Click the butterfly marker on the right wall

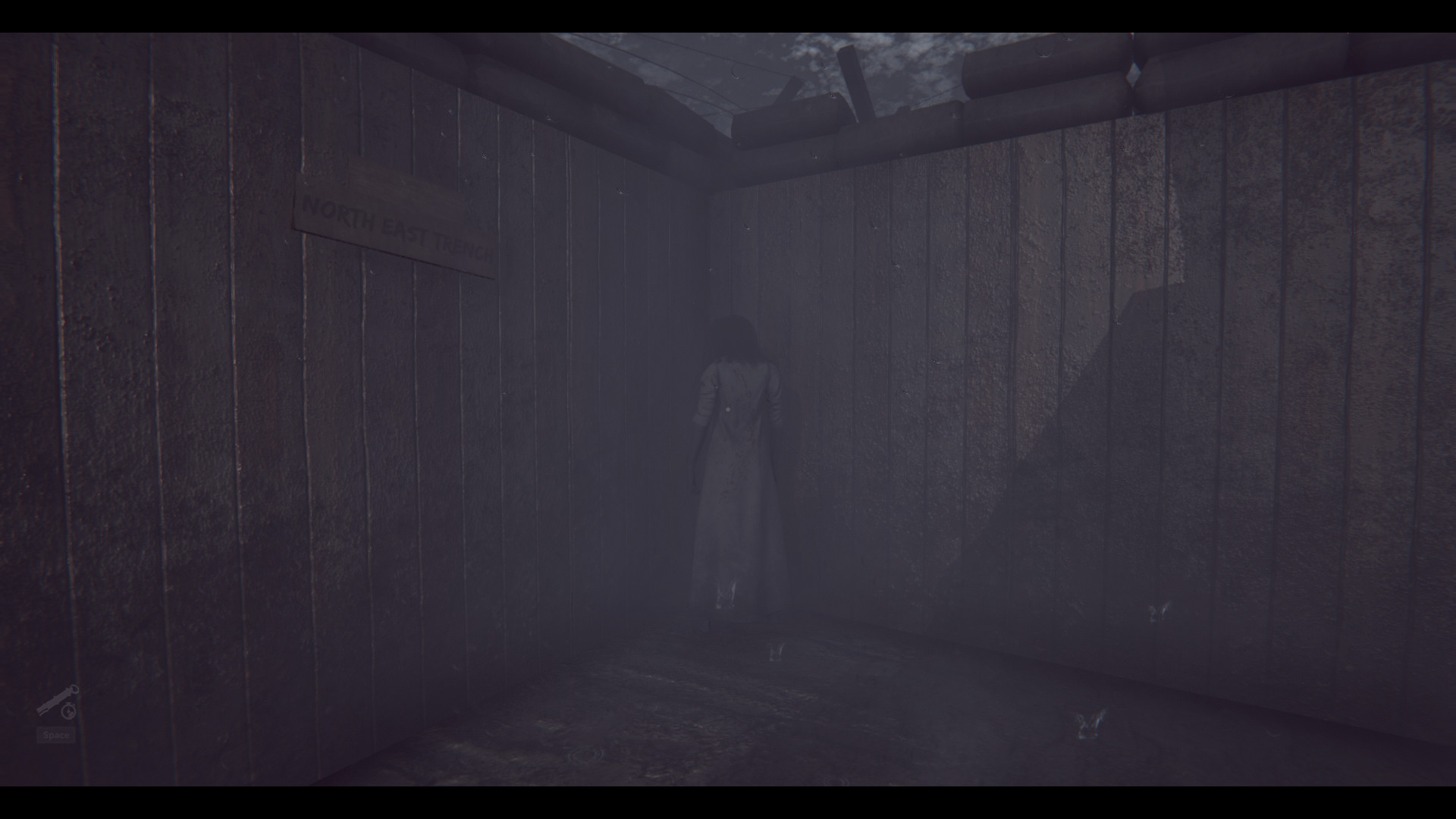click(1159, 611)
